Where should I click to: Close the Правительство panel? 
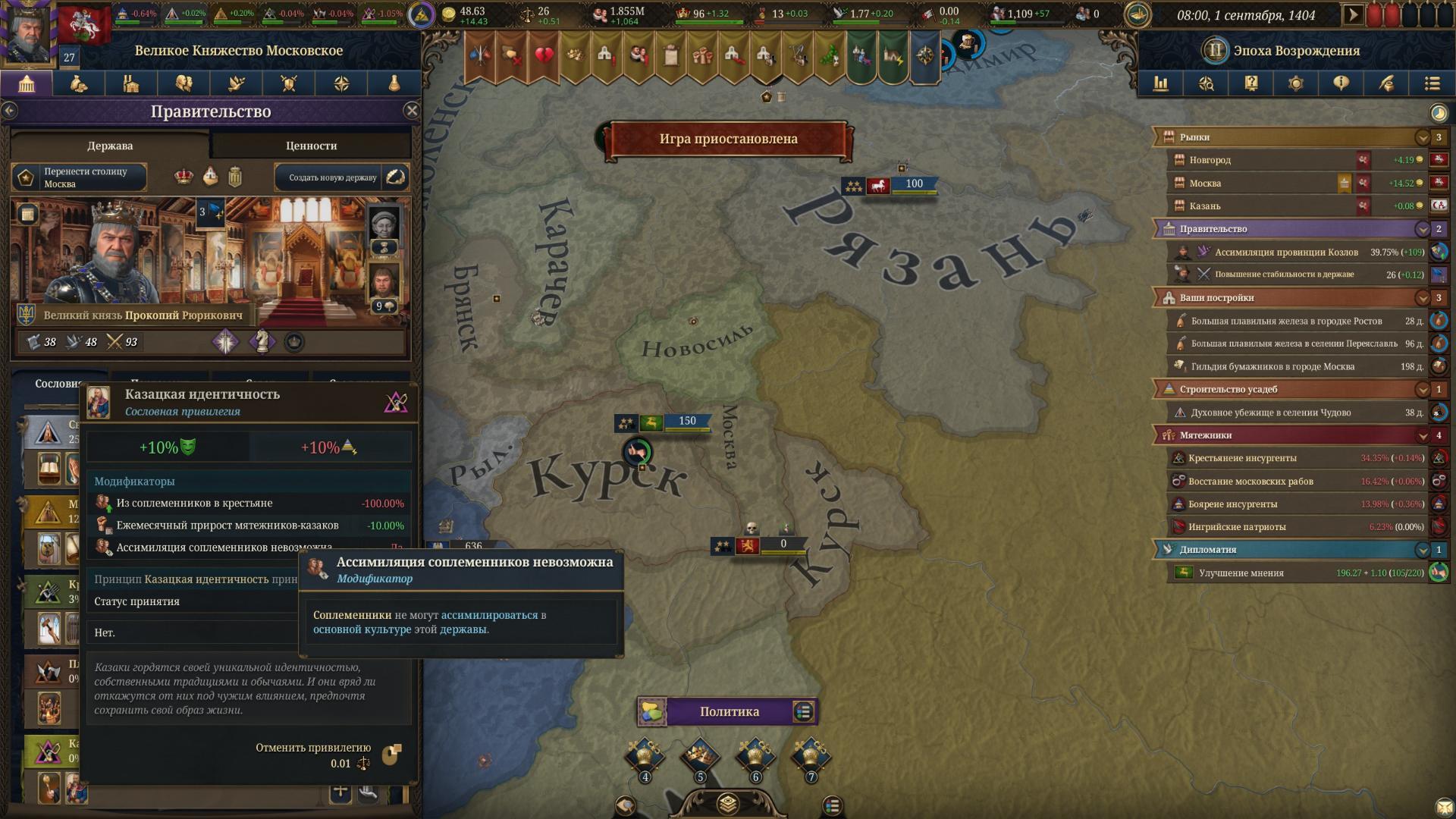coord(412,111)
